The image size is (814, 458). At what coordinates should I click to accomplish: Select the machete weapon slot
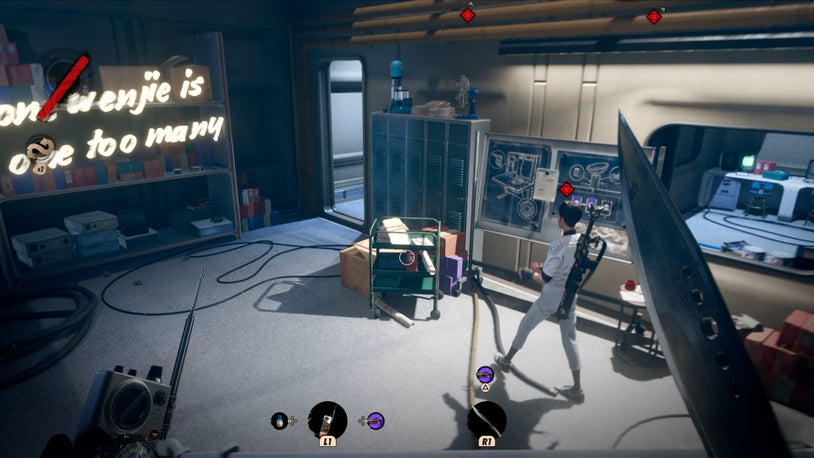tap(487, 420)
